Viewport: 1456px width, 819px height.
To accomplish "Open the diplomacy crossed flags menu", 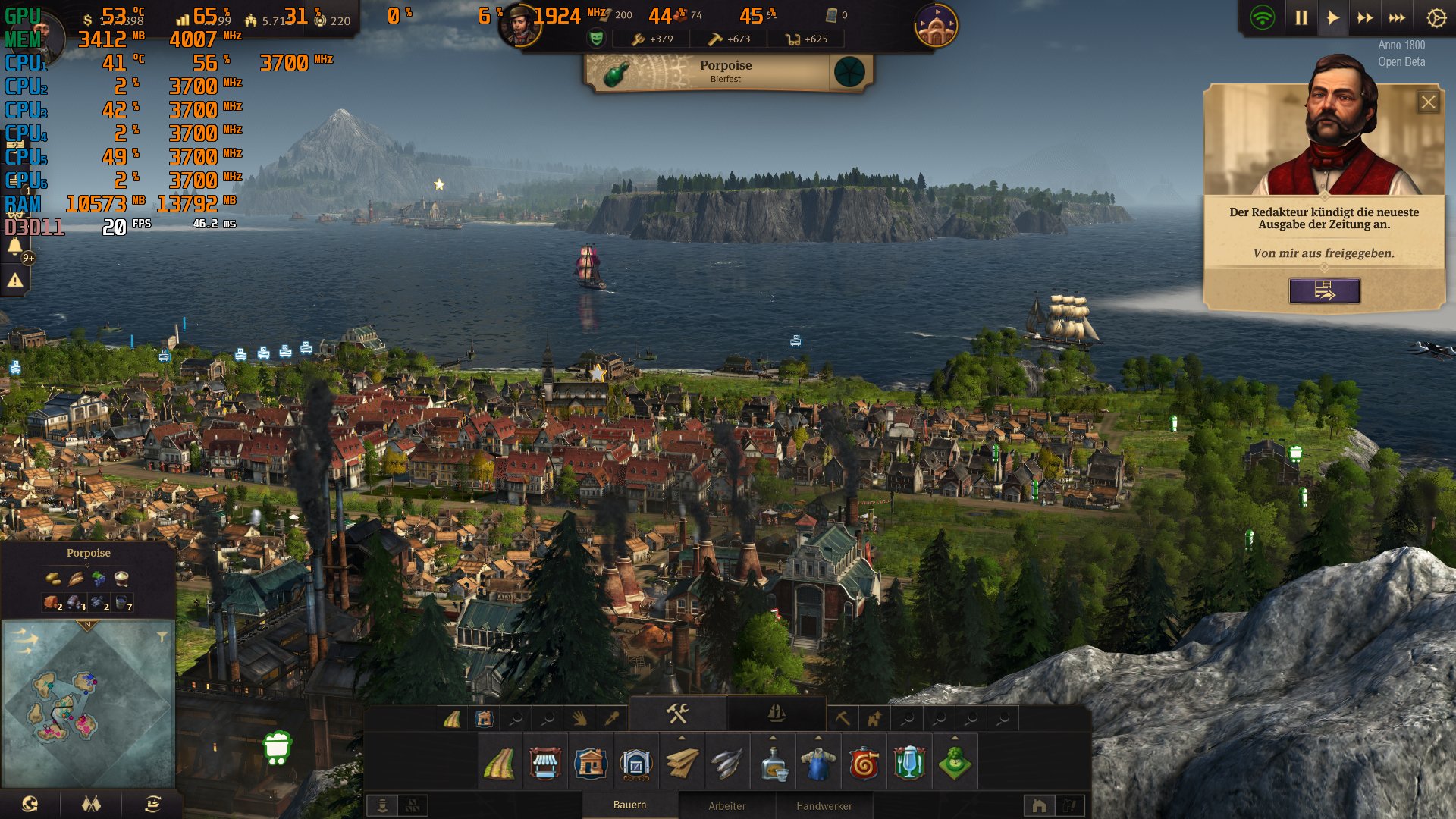I will [91, 804].
